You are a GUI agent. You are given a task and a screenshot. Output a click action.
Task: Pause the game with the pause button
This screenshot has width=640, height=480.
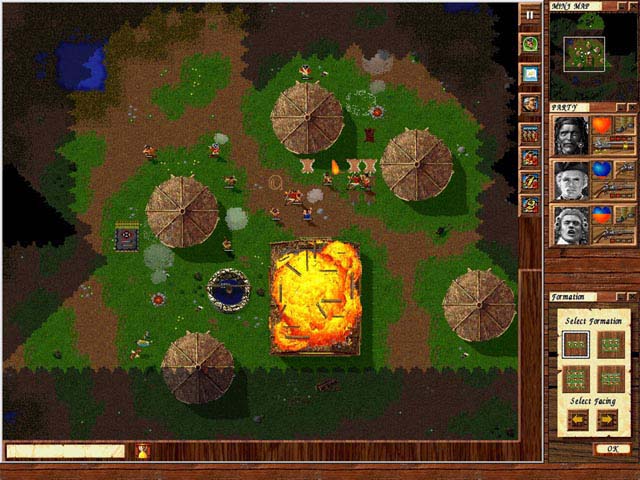coord(530,16)
